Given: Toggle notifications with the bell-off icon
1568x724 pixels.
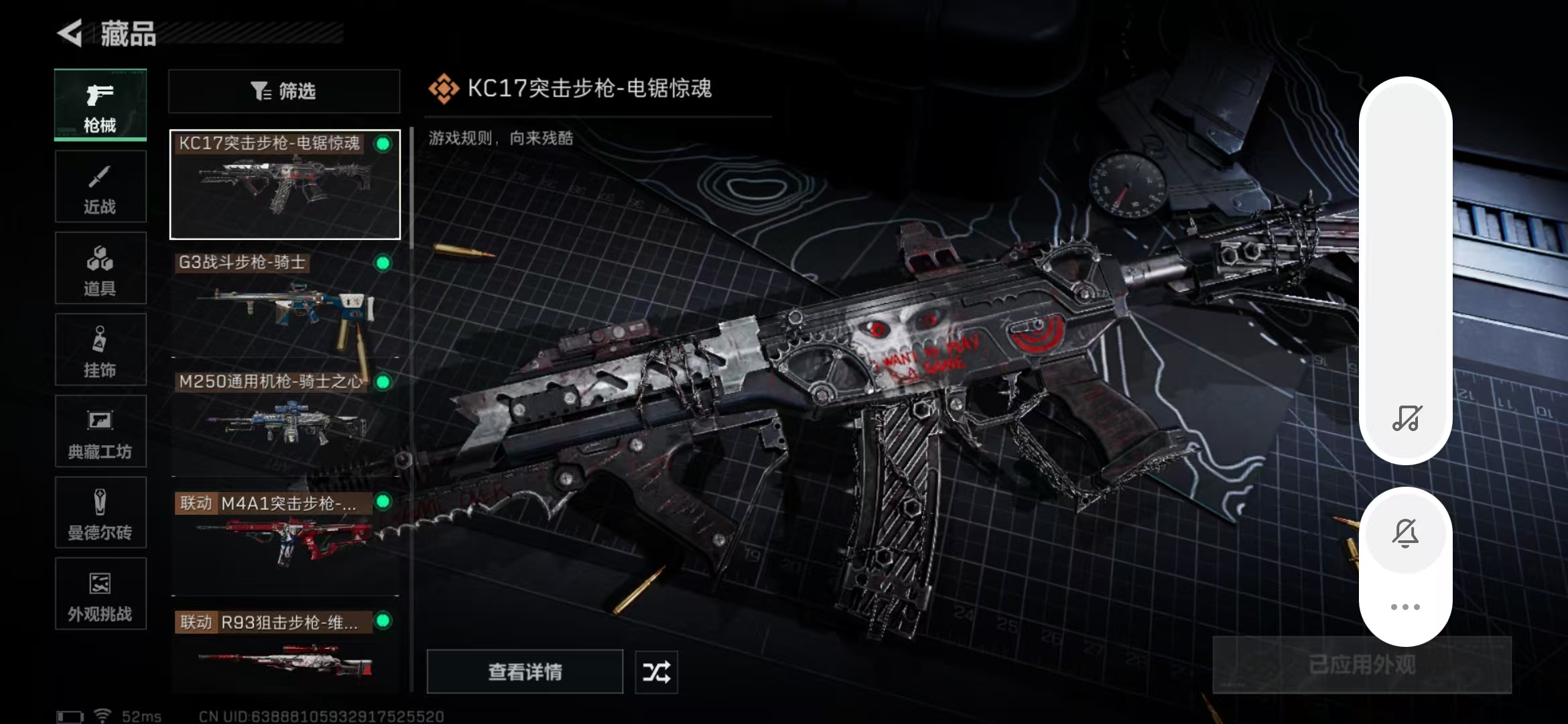Looking at the screenshot, I should point(1406,533).
